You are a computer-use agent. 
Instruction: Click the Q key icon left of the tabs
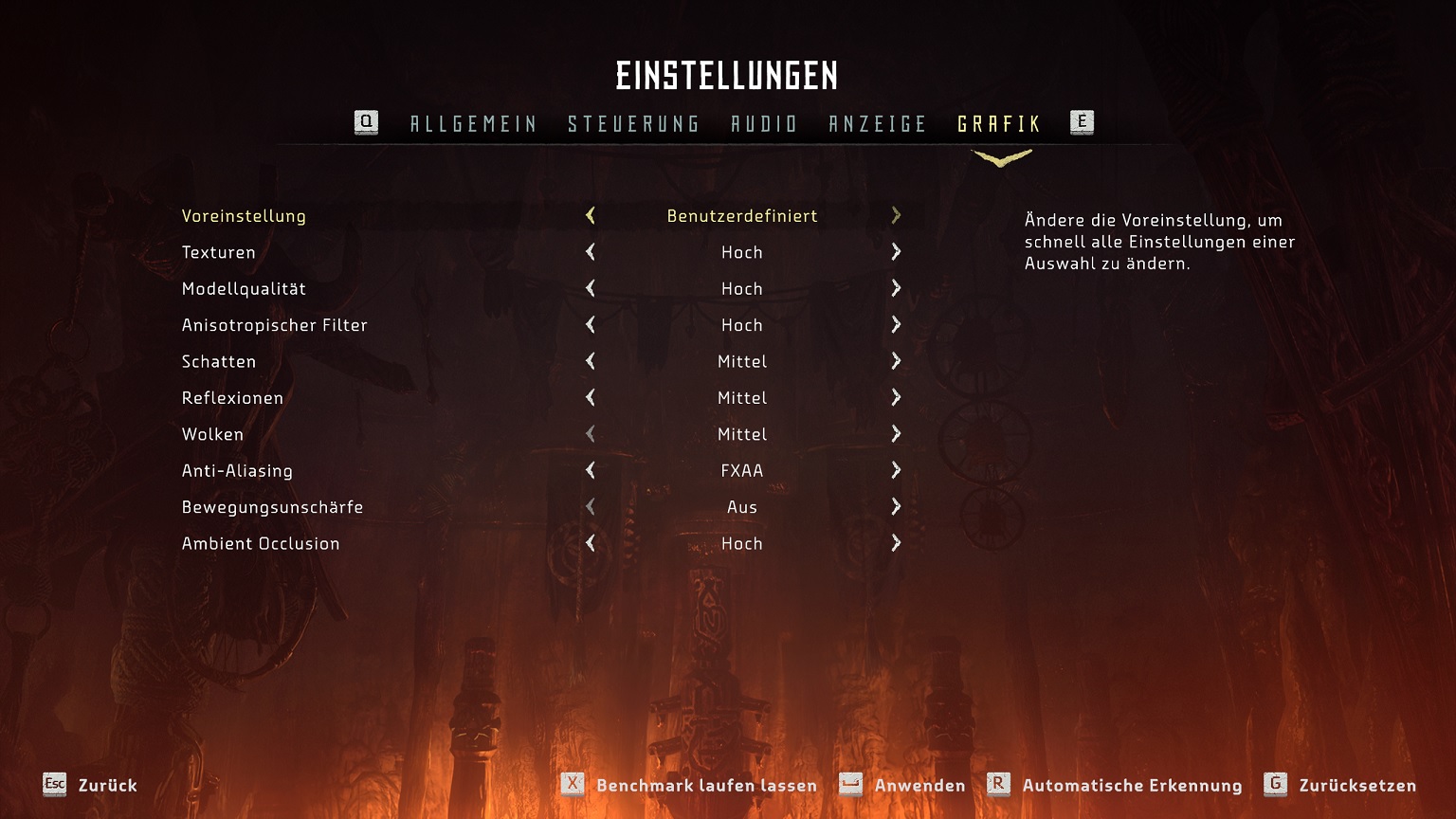(x=365, y=121)
